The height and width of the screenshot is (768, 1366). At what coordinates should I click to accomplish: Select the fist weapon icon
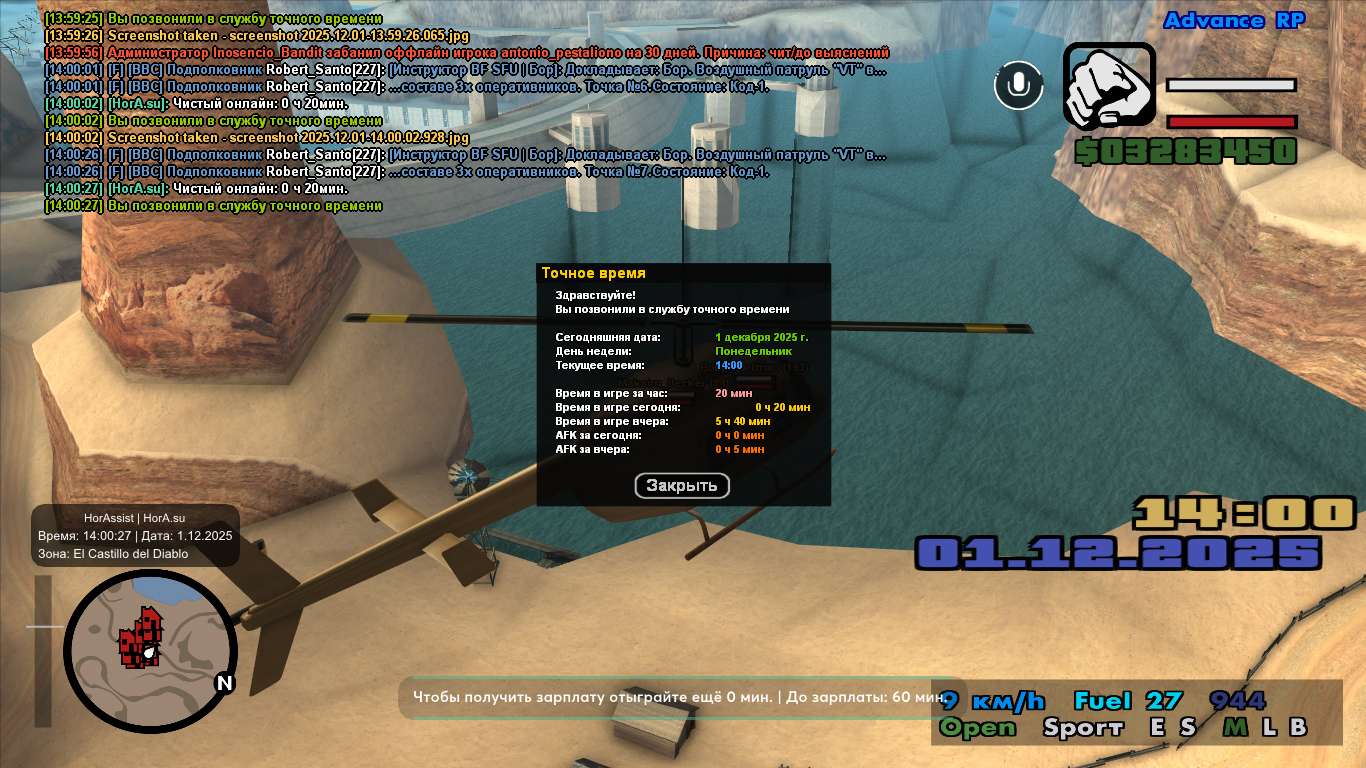[1108, 87]
